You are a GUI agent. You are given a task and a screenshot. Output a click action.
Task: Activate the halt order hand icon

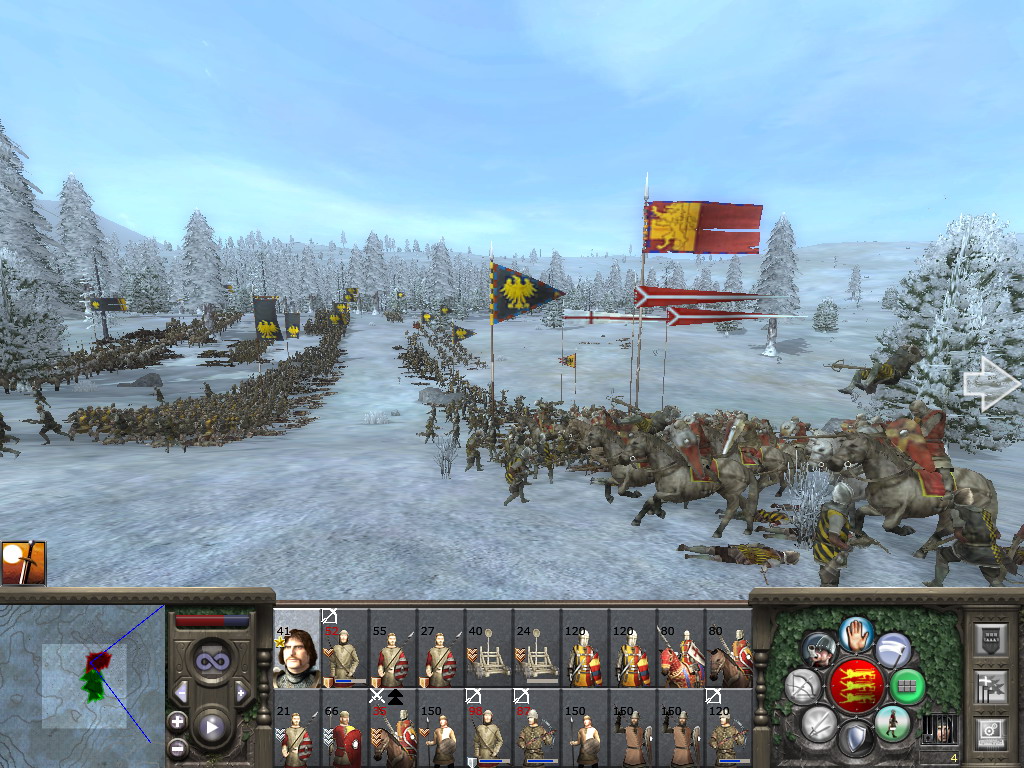(856, 634)
